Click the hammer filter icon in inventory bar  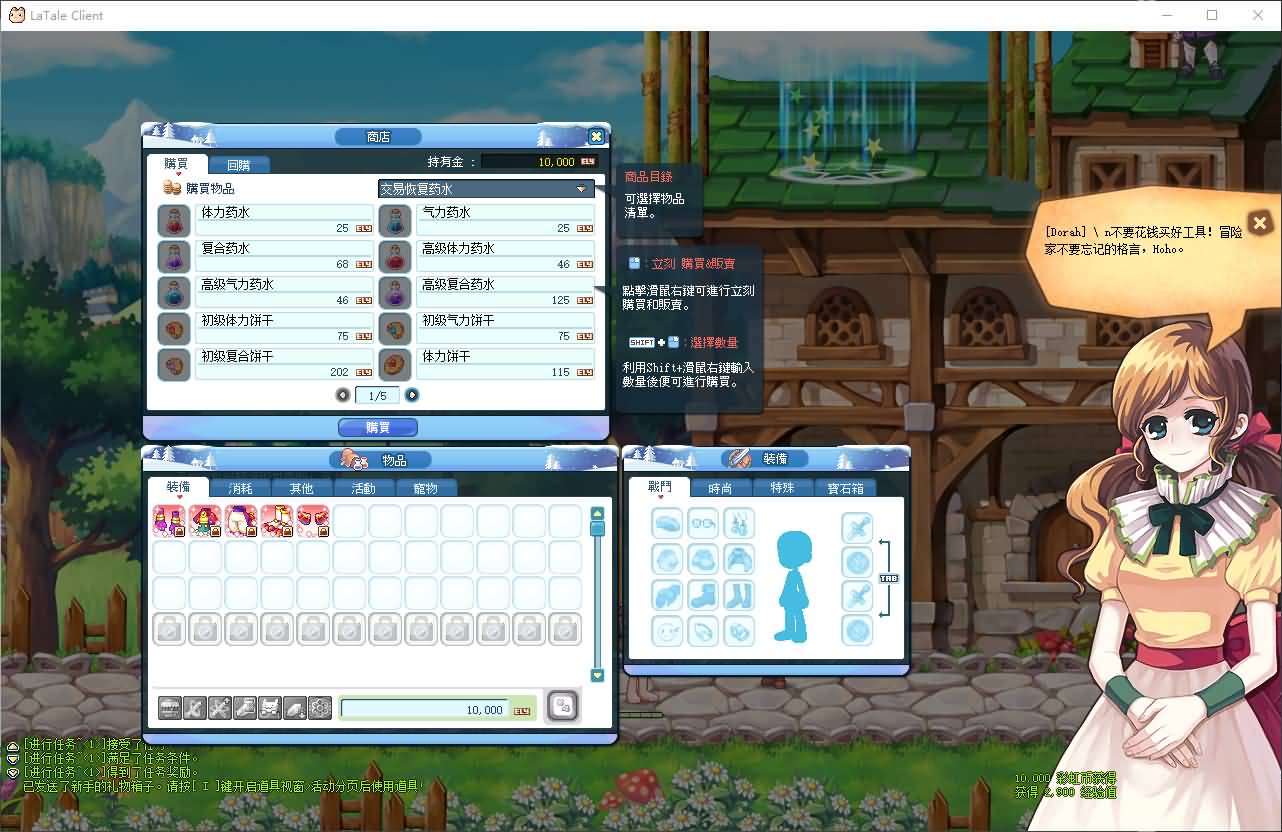click(x=196, y=707)
